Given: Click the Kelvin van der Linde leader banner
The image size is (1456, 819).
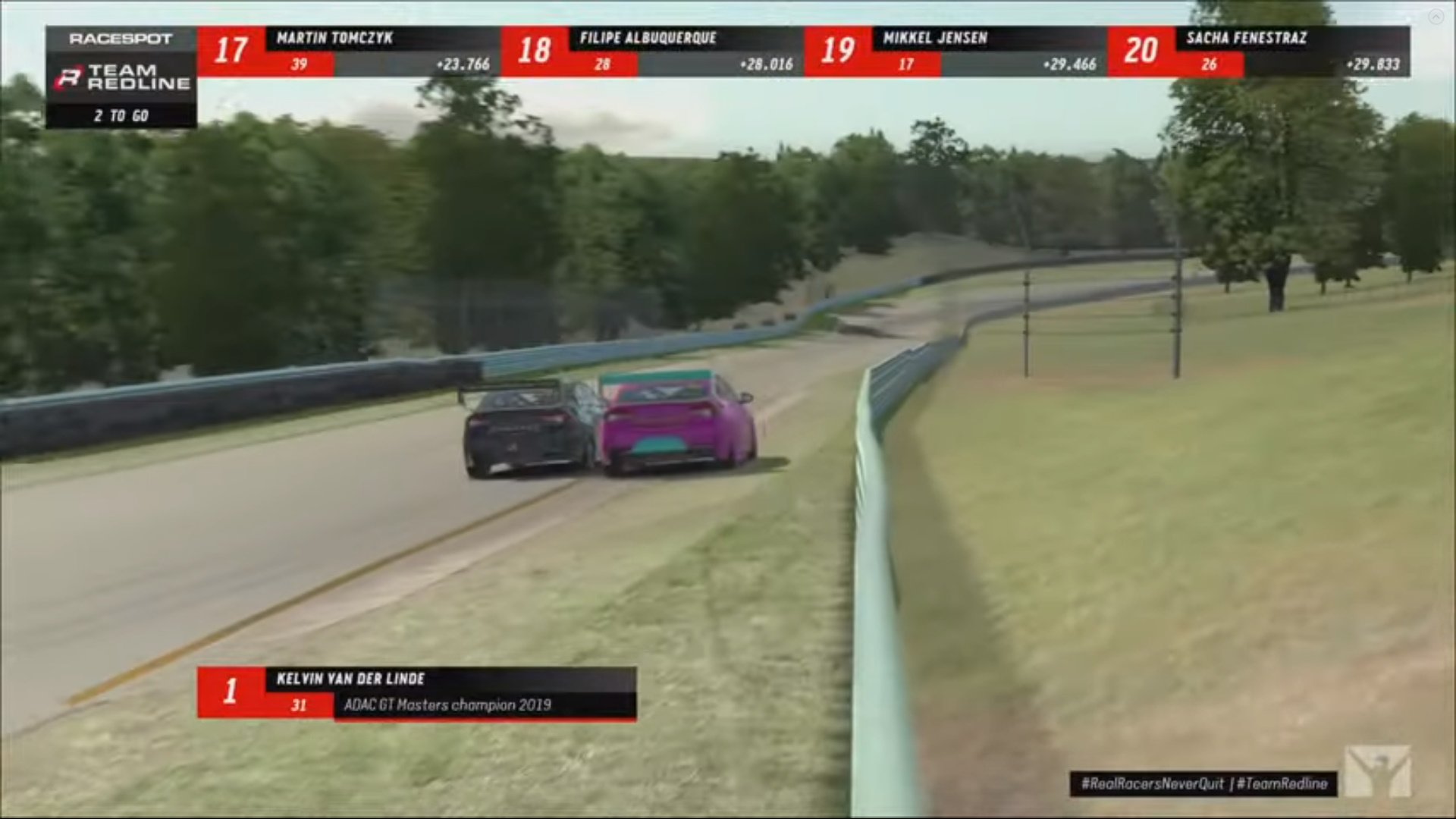Looking at the screenshot, I should coord(416,692).
